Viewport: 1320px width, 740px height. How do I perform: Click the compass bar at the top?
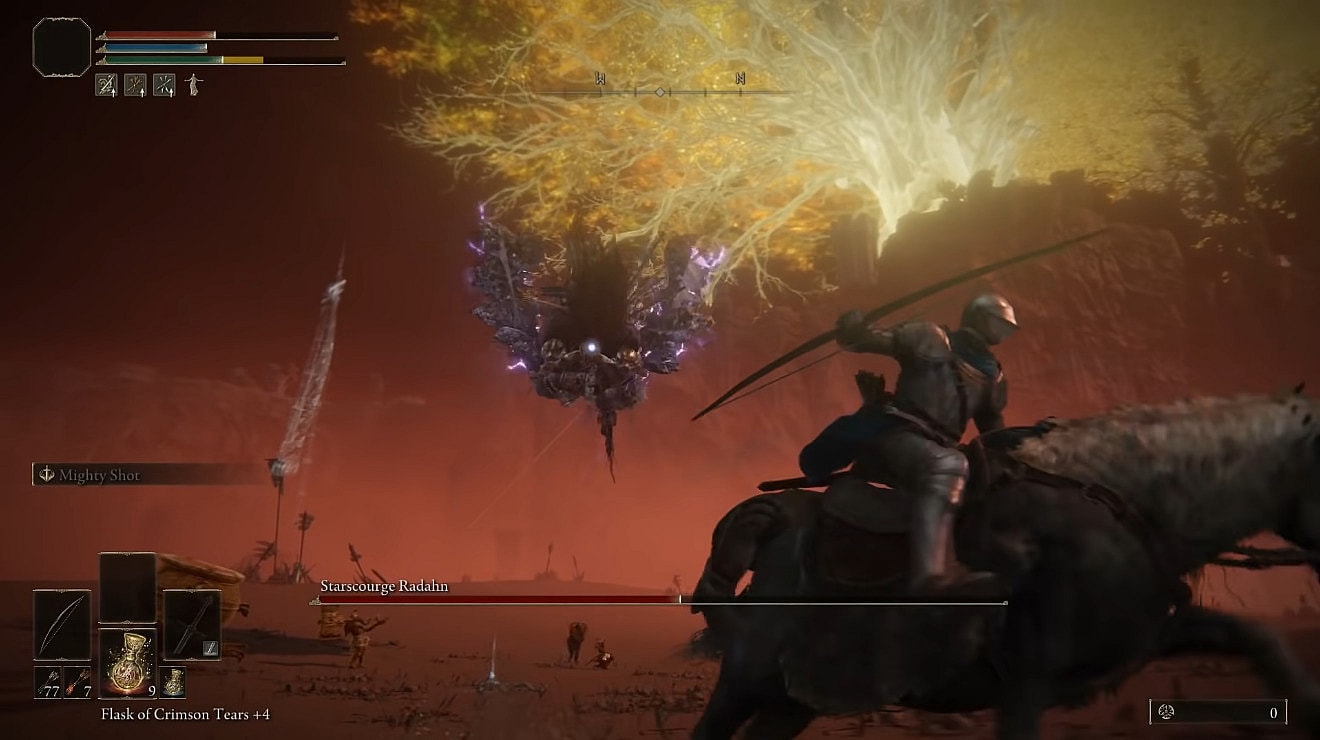tap(660, 92)
